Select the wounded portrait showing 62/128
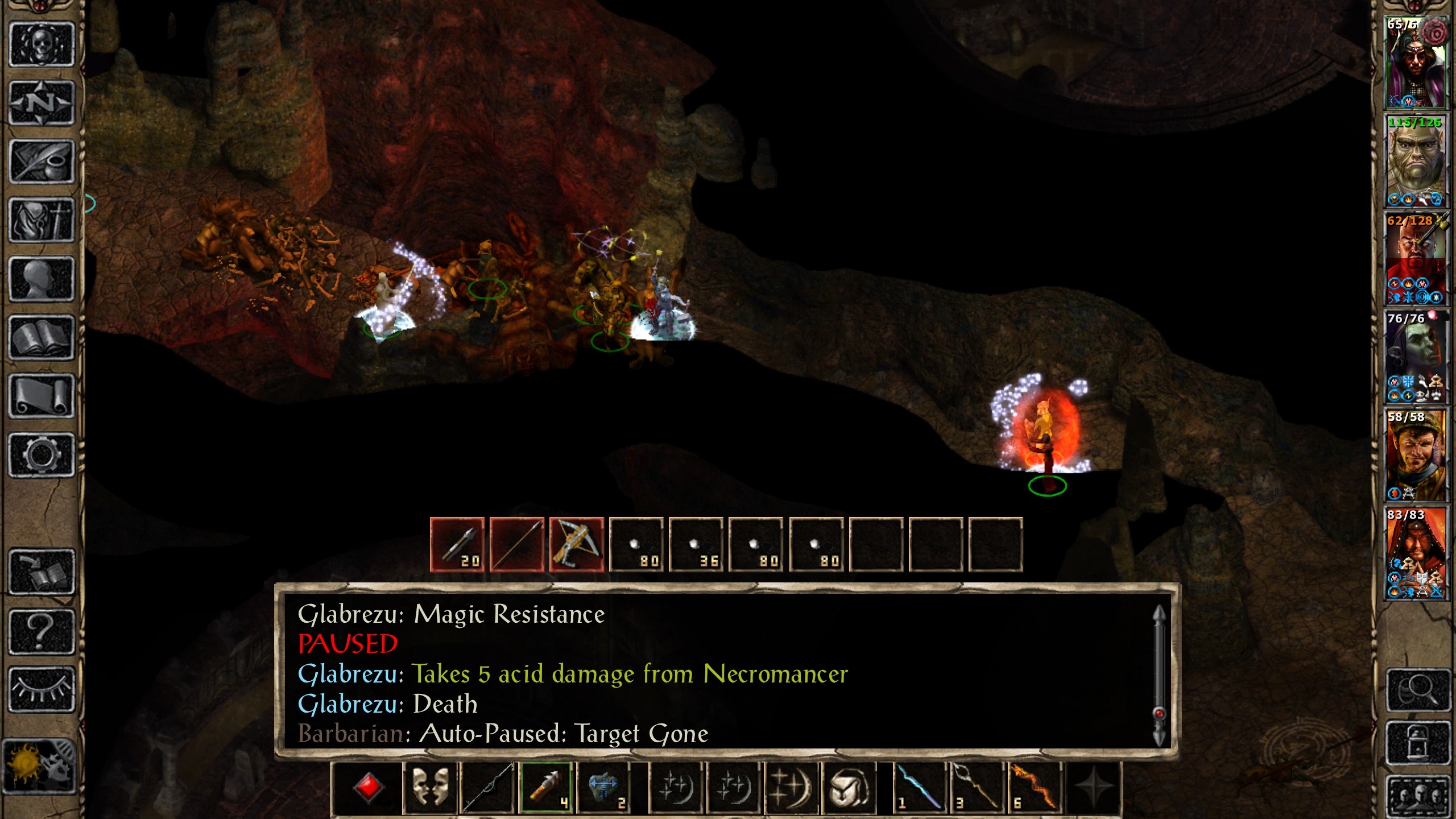 [1415, 259]
